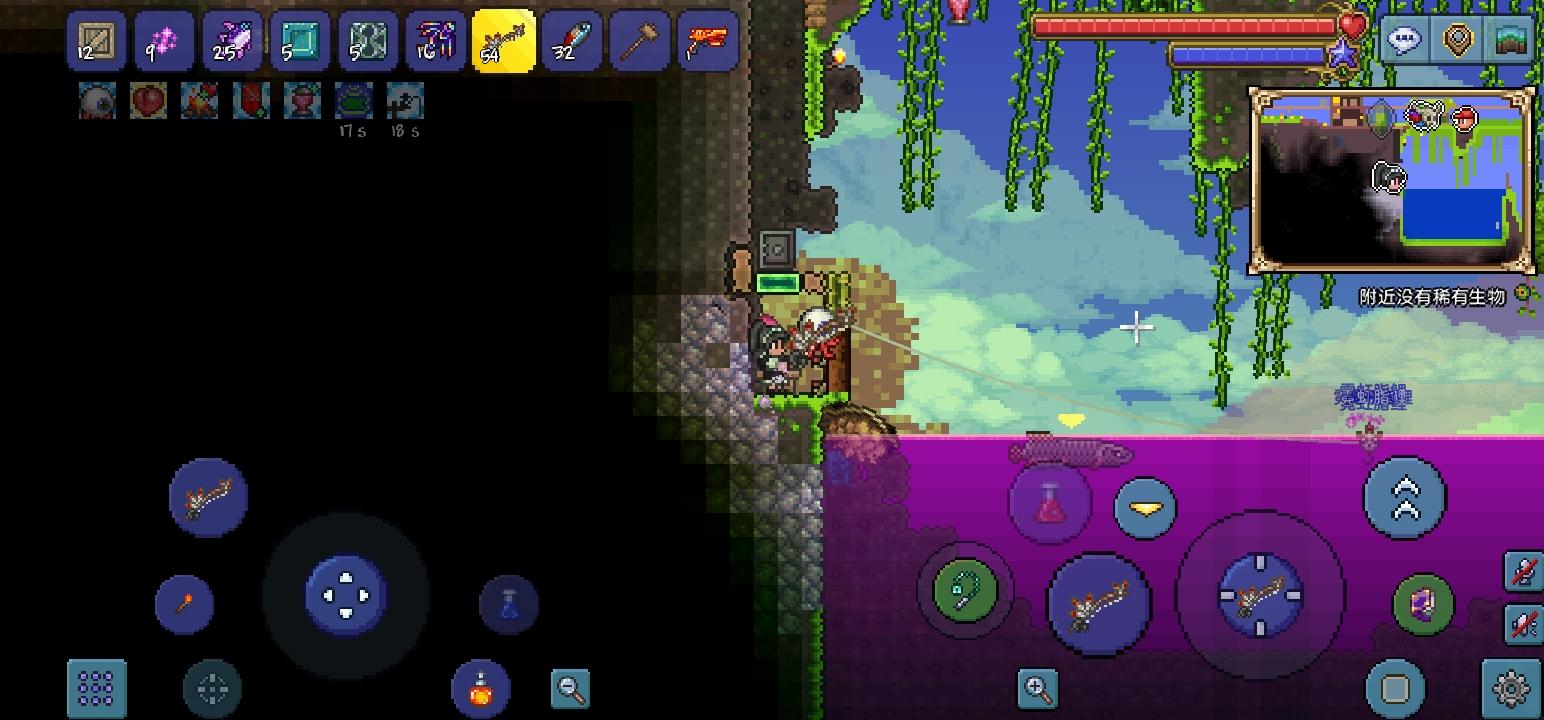Tap the teleport pin marker icon
Screen dimensions: 1544x720
tap(1458, 40)
